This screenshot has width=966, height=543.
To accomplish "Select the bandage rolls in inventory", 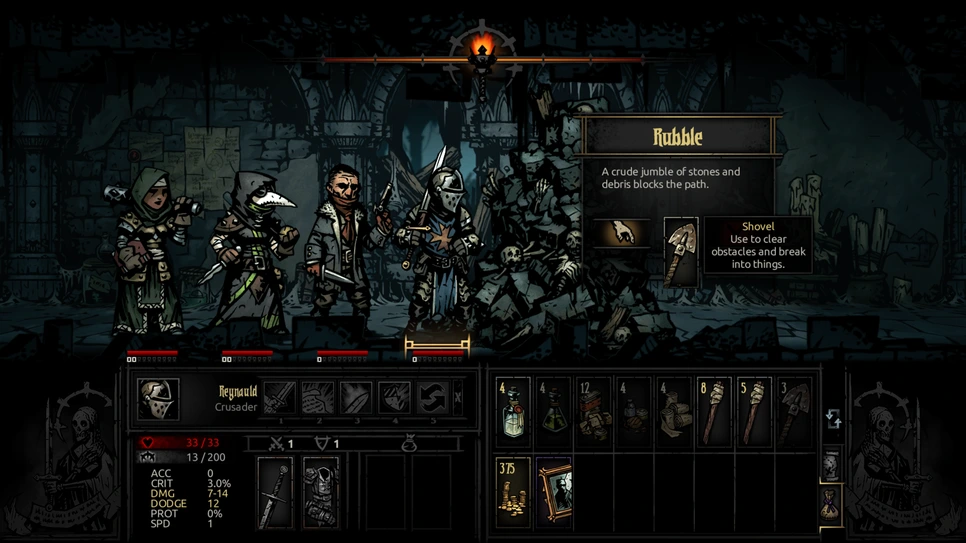I will point(674,411).
